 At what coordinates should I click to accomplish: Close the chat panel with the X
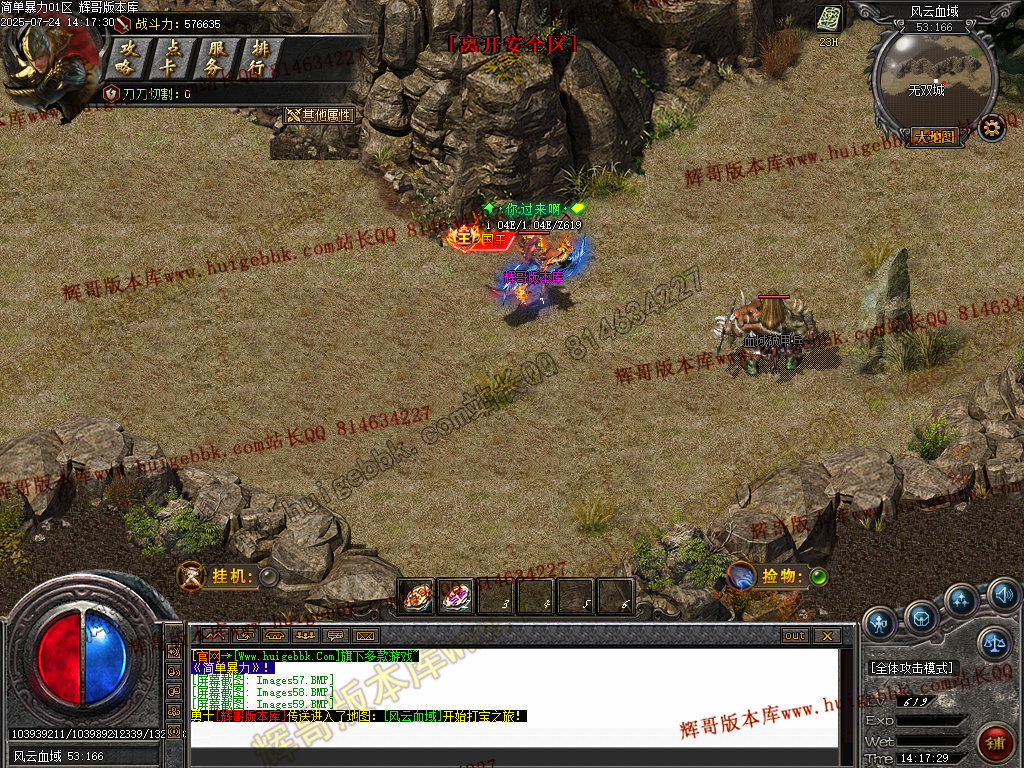827,635
